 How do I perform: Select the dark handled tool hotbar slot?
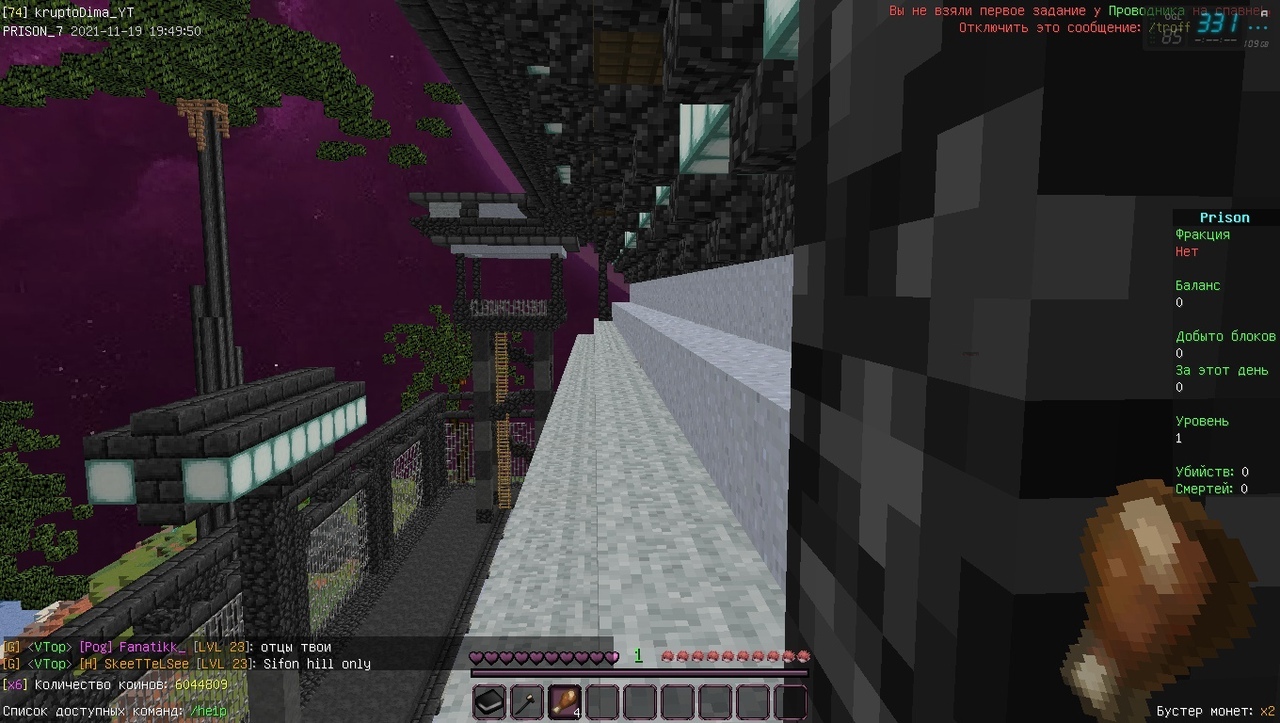(527, 702)
